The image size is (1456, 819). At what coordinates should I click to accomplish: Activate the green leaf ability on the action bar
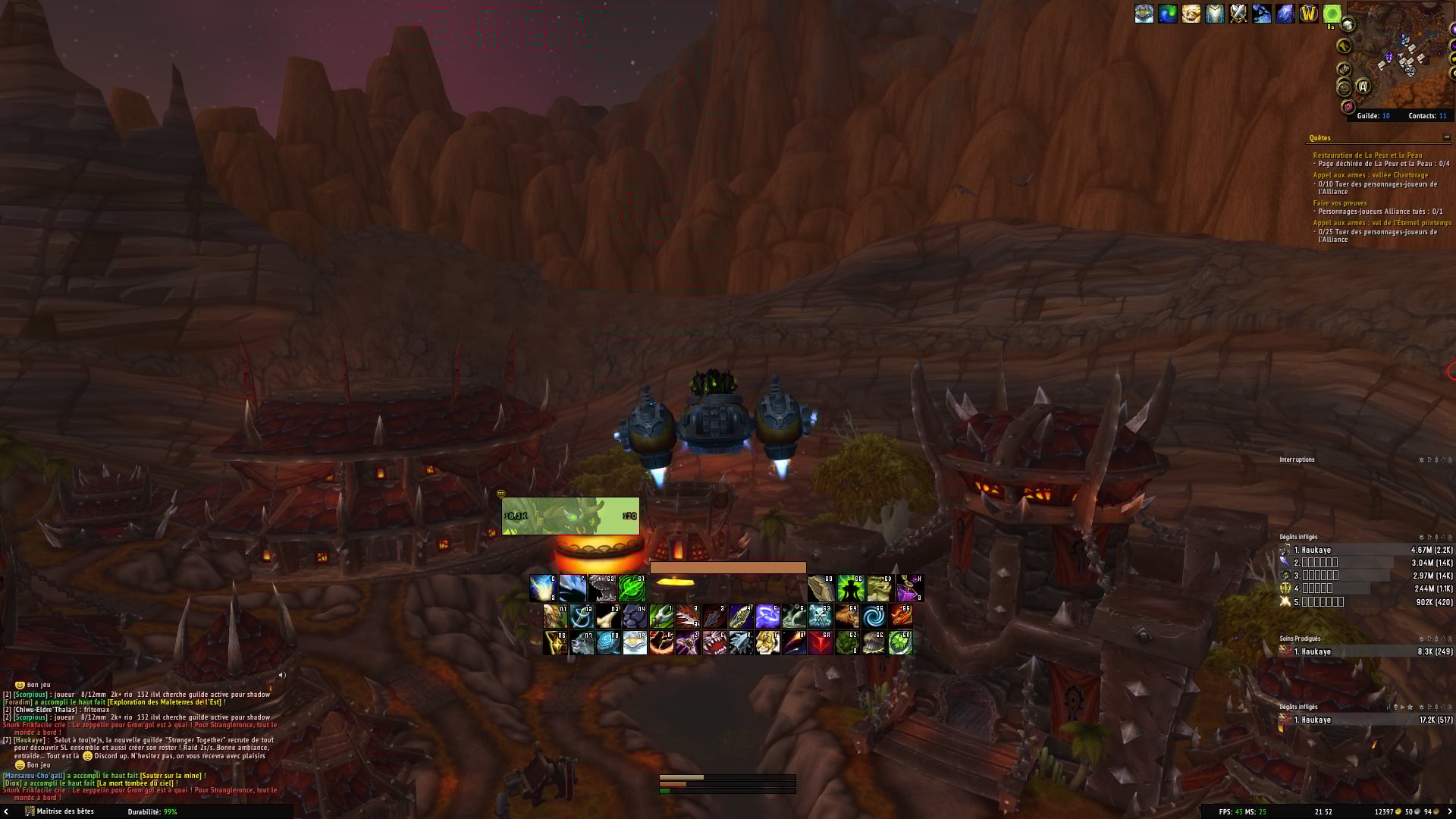[x=631, y=588]
